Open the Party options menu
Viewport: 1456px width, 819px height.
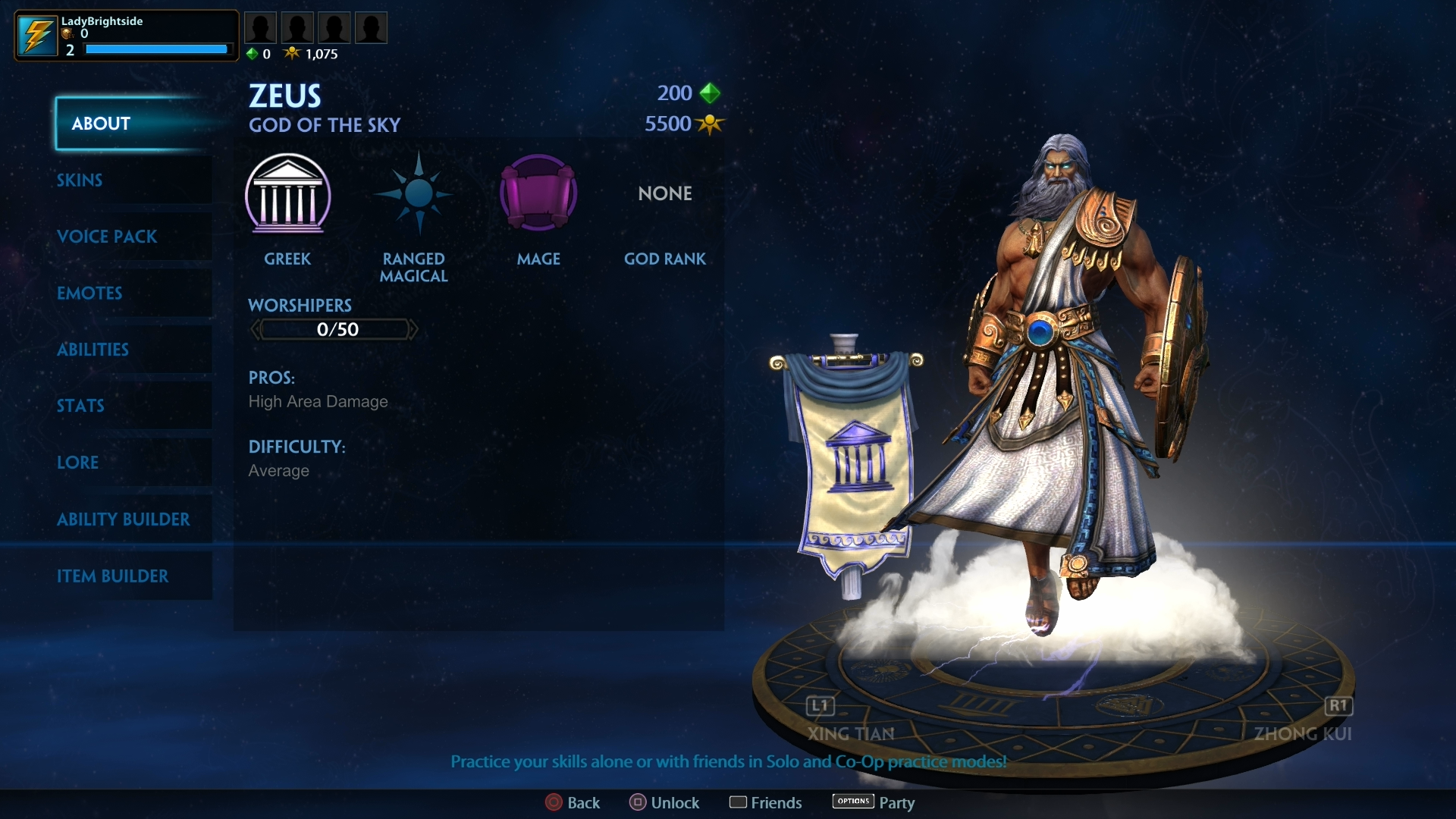852,802
